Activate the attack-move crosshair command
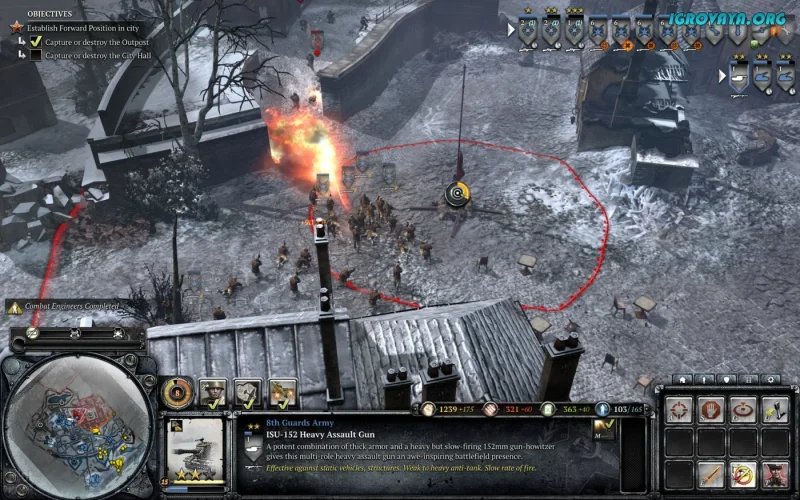The width and height of the screenshot is (800, 500). click(678, 410)
